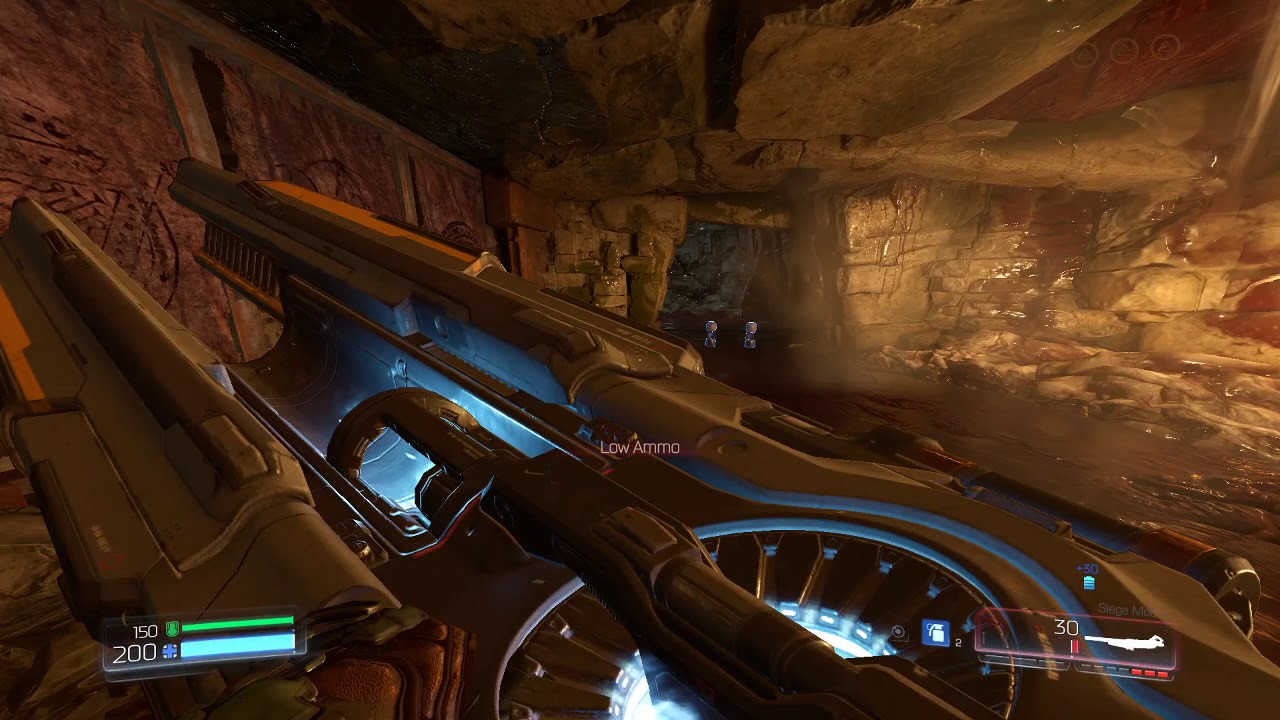1280x720 pixels.
Task: Click the green armor shield icon
Action: [171, 630]
